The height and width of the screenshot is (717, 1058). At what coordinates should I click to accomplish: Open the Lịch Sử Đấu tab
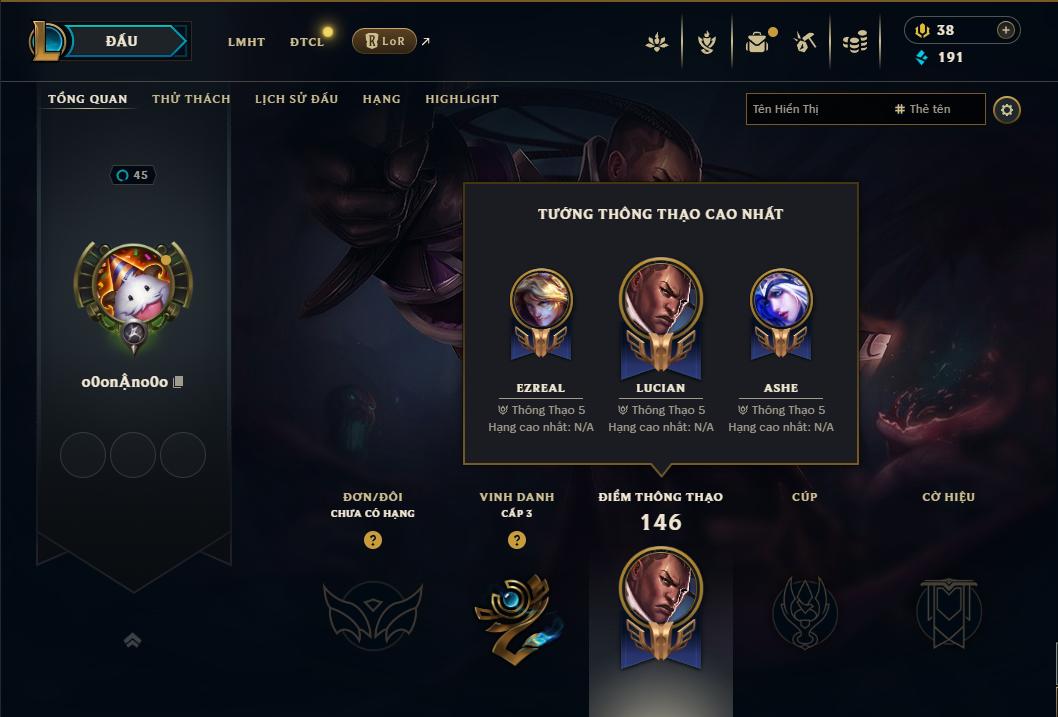point(296,99)
